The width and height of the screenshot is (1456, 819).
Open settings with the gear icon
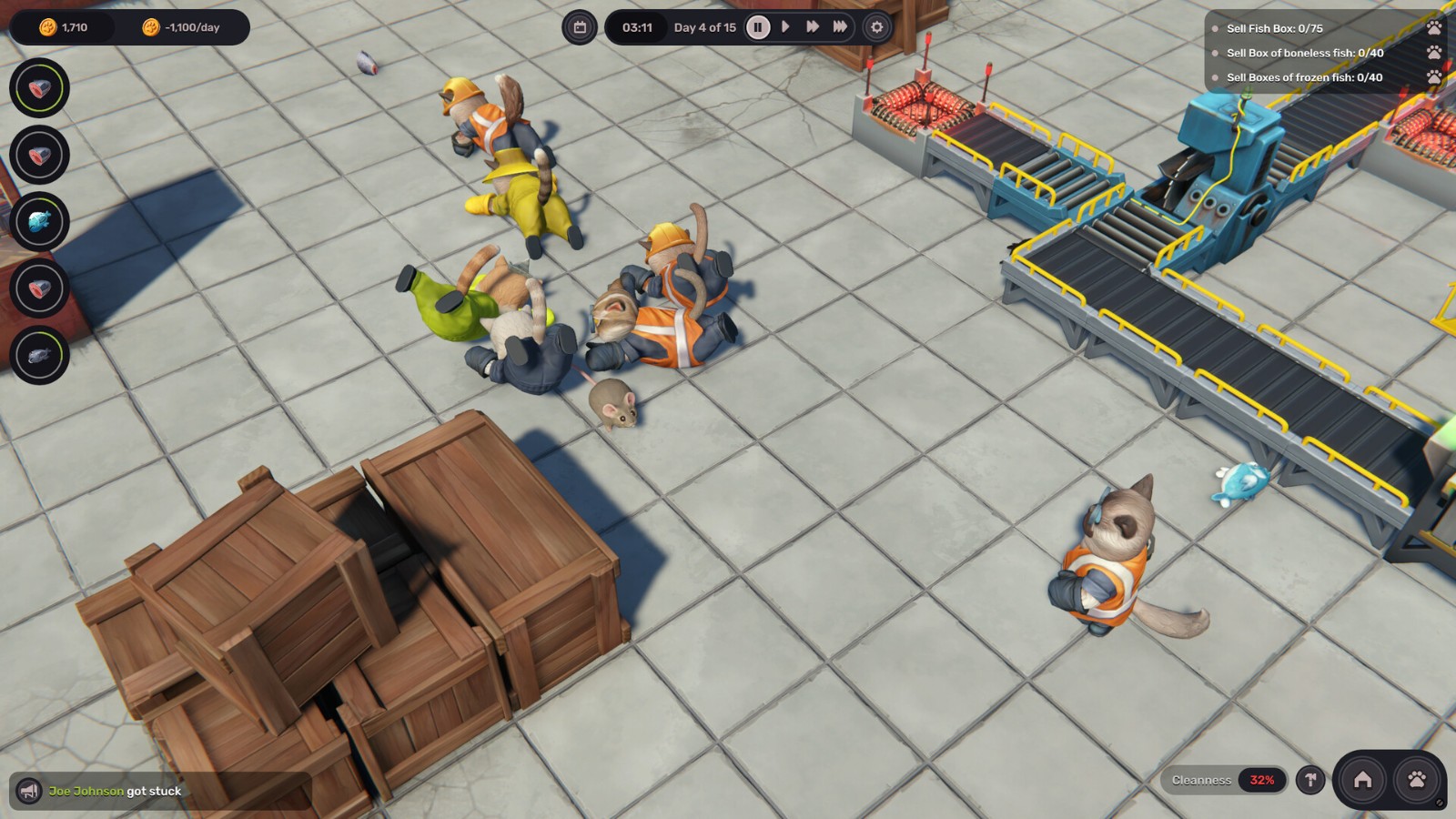pyautogui.click(x=876, y=27)
